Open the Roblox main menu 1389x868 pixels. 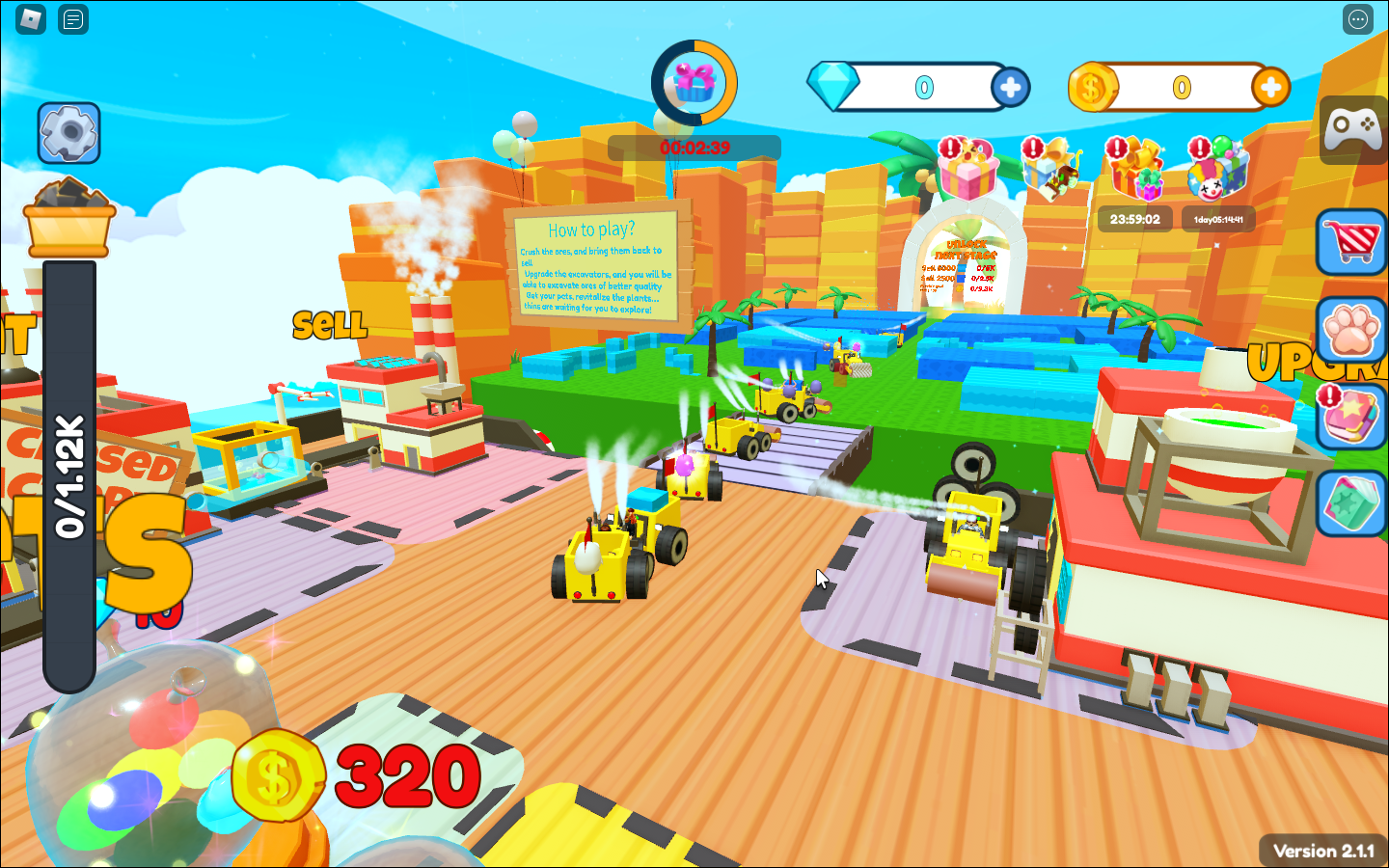tap(31, 19)
